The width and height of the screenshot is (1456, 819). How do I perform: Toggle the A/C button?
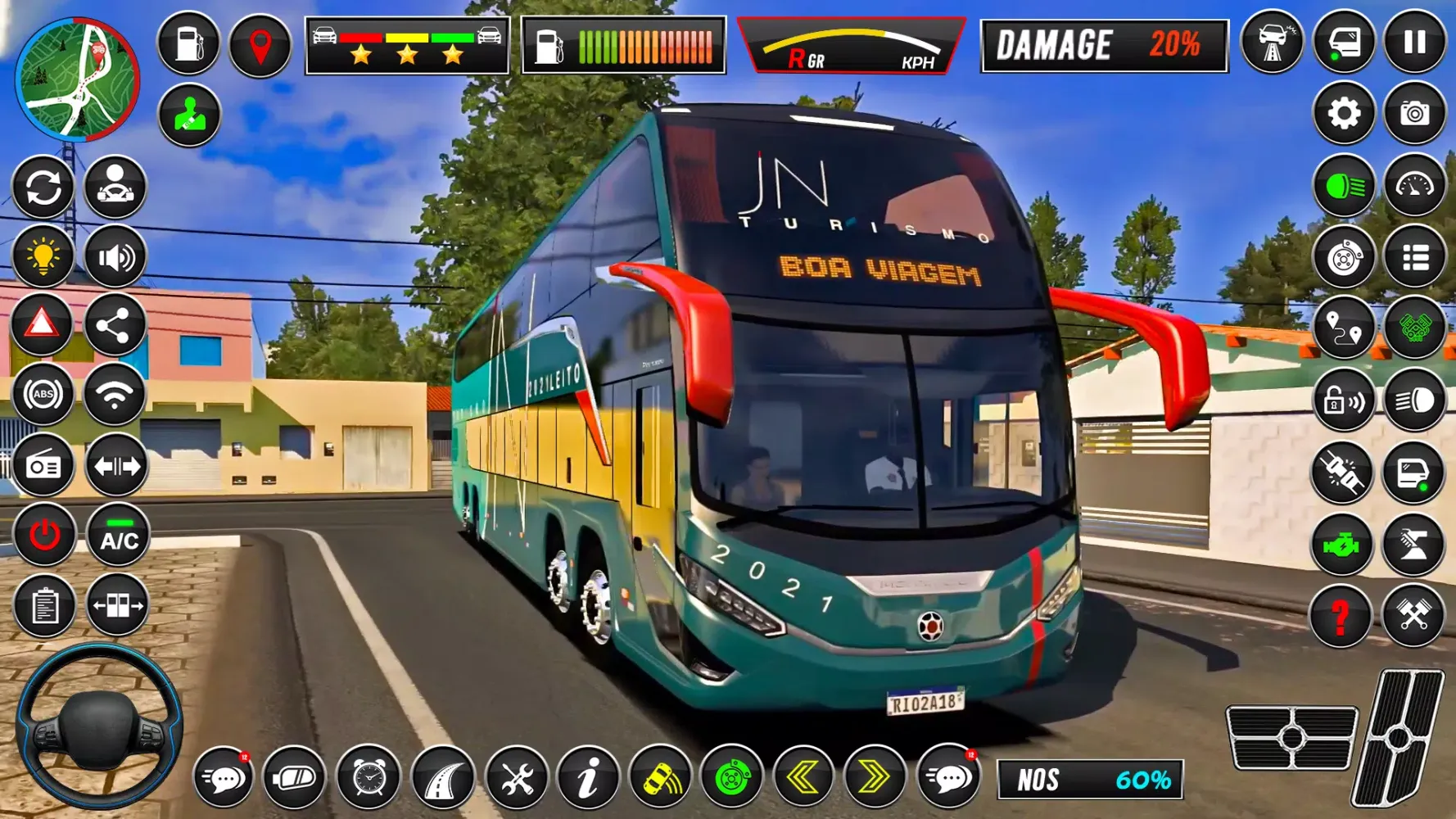119,537
